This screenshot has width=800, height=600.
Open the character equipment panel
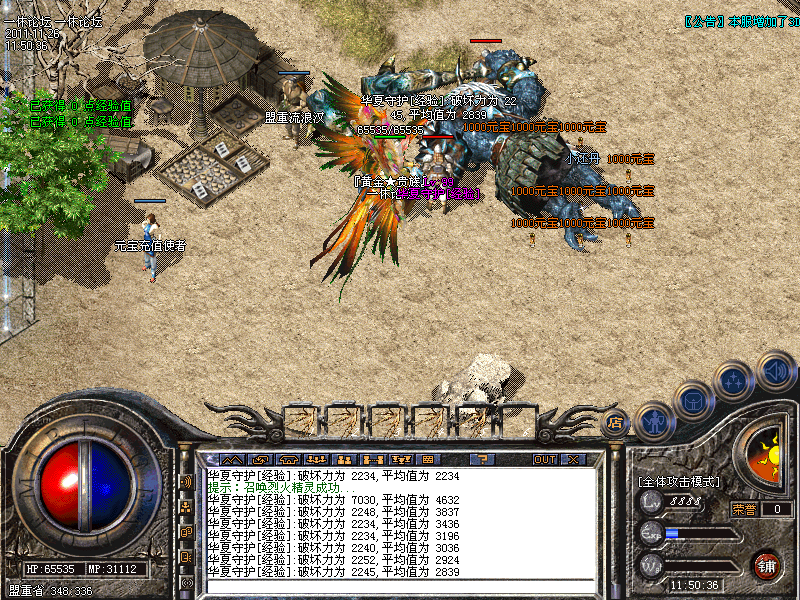tap(653, 421)
